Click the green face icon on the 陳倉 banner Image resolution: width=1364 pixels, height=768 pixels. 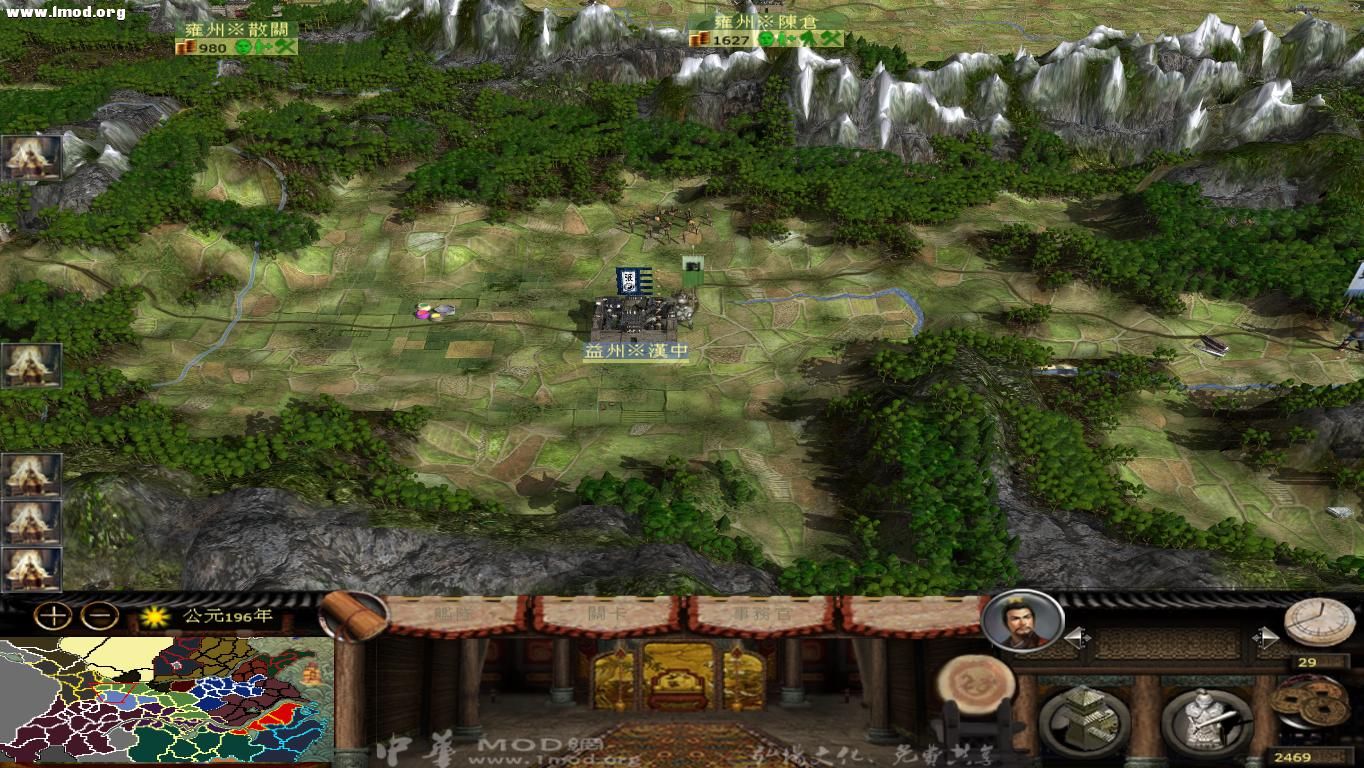[x=766, y=40]
